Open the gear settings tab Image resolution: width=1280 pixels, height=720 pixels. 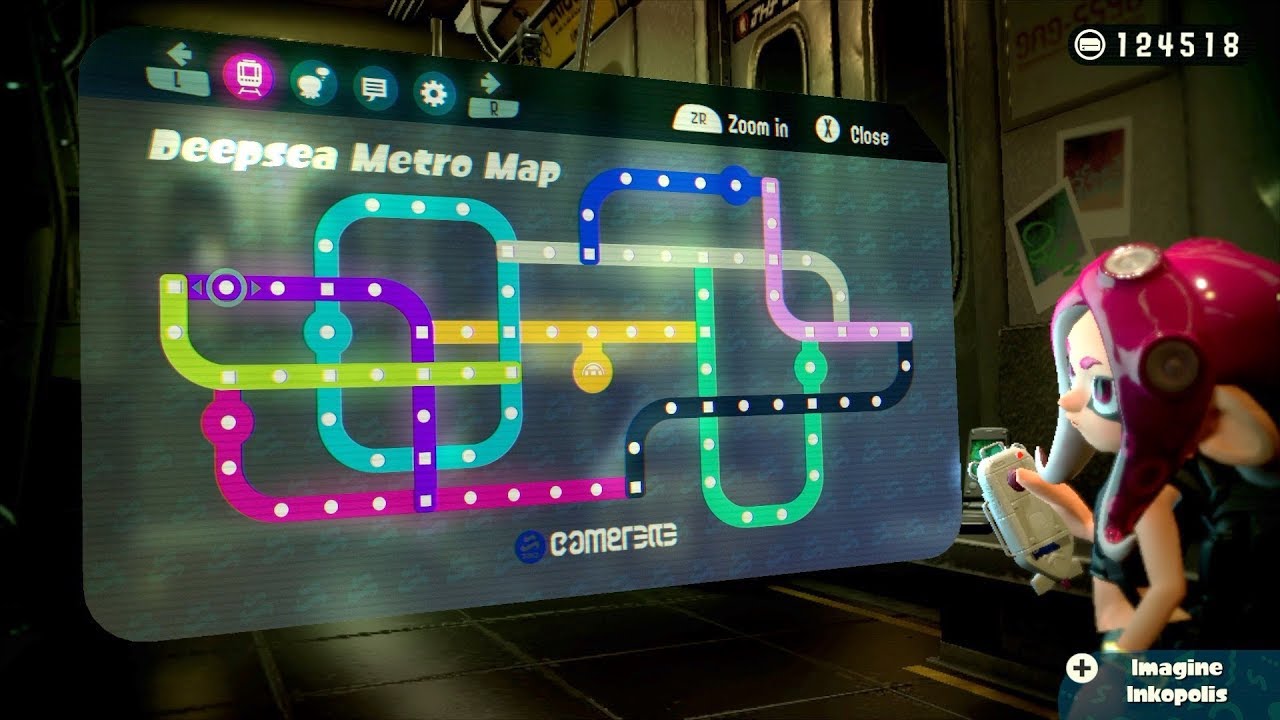[x=433, y=95]
